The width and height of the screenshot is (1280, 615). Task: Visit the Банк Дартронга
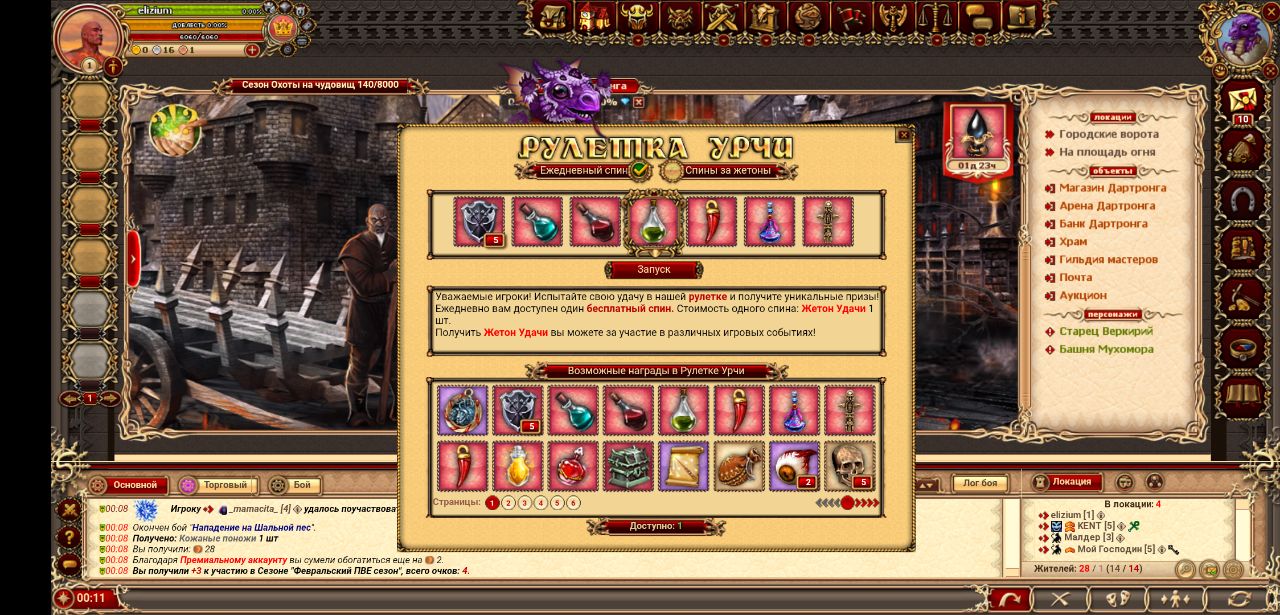point(1103,224)
